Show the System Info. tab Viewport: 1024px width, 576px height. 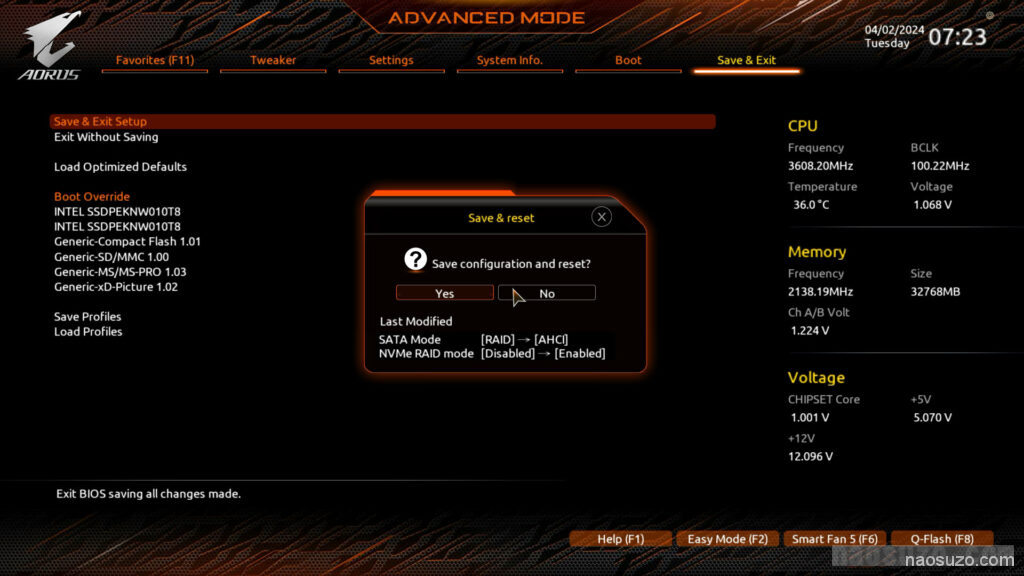click(510, 60)
